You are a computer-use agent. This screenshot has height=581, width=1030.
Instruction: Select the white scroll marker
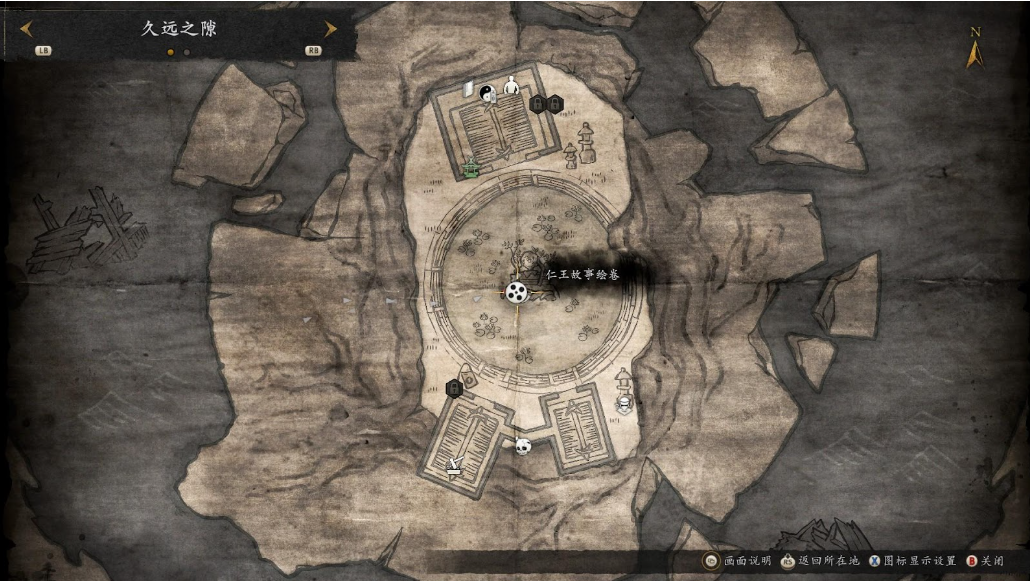click(x=468, y=89)
